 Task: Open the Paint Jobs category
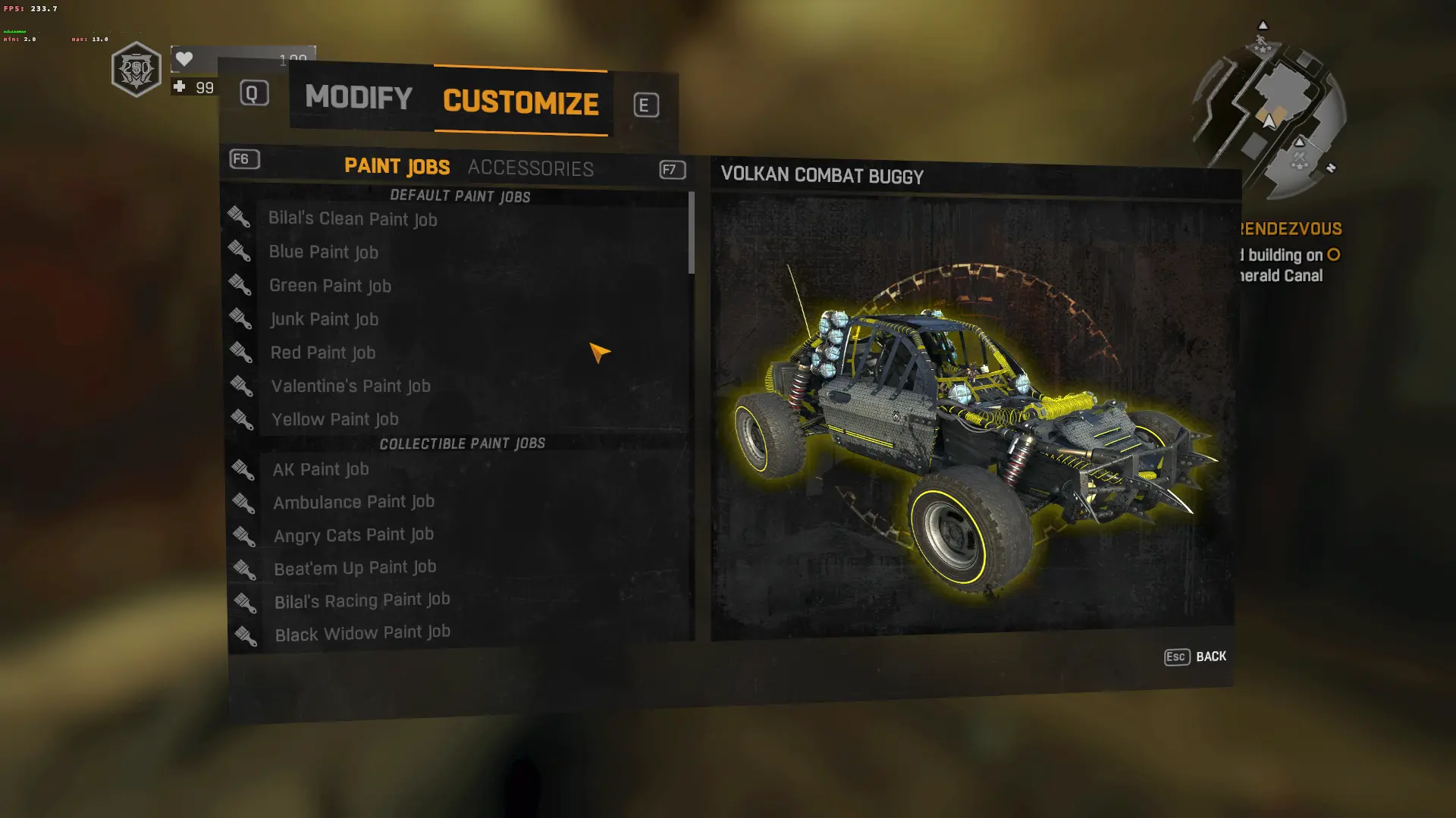tap(397, 166)
